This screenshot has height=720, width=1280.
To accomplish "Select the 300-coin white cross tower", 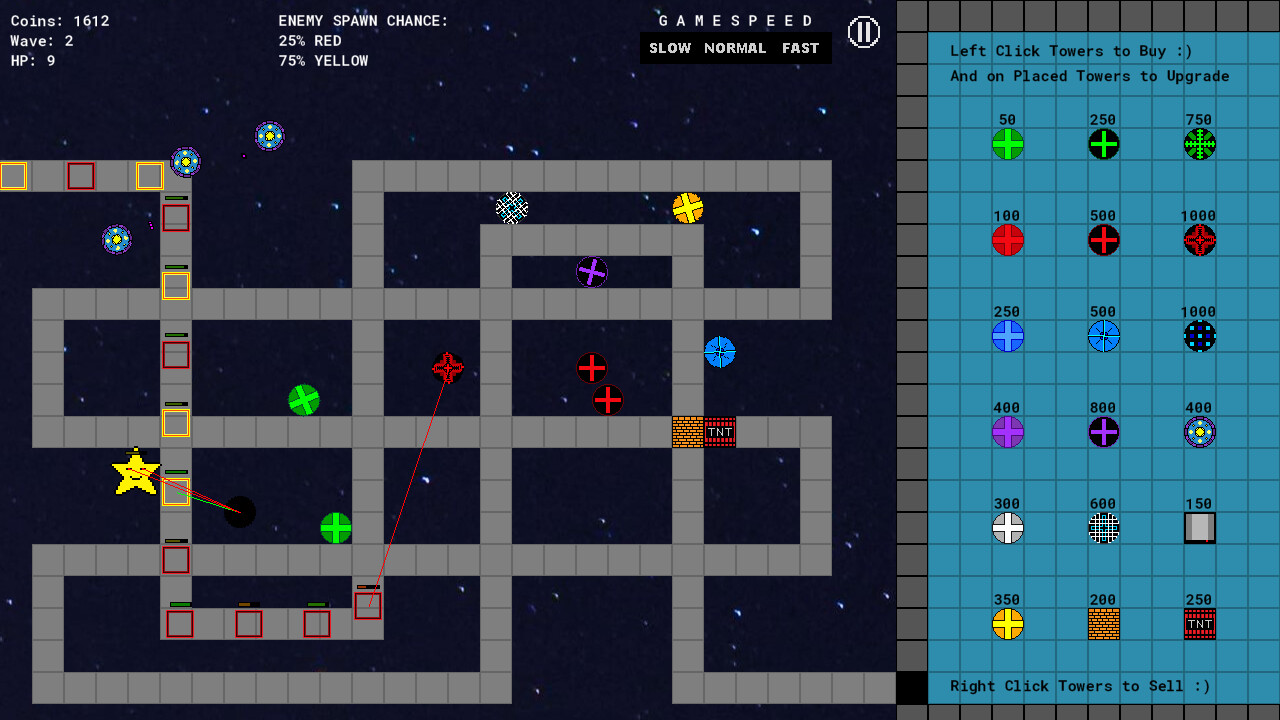I will point(1007,528).
